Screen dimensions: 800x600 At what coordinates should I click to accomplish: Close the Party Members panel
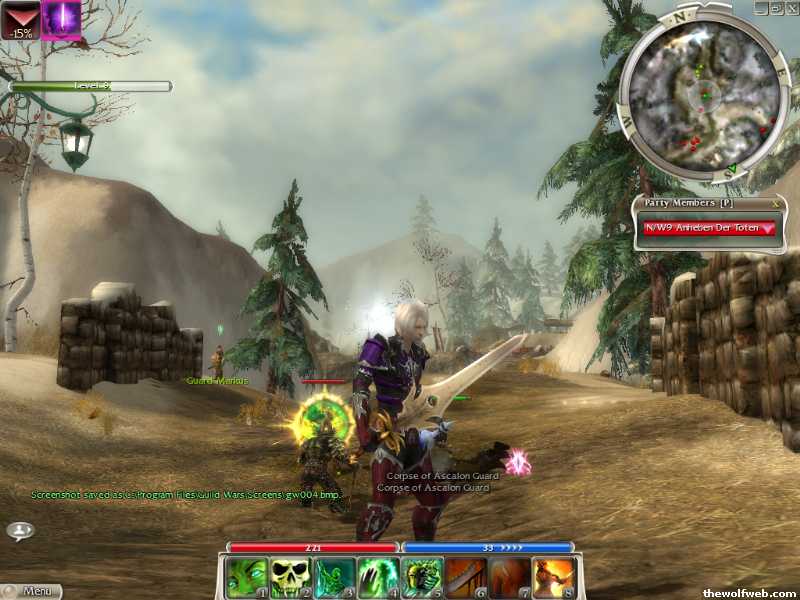tap(775, 203)
